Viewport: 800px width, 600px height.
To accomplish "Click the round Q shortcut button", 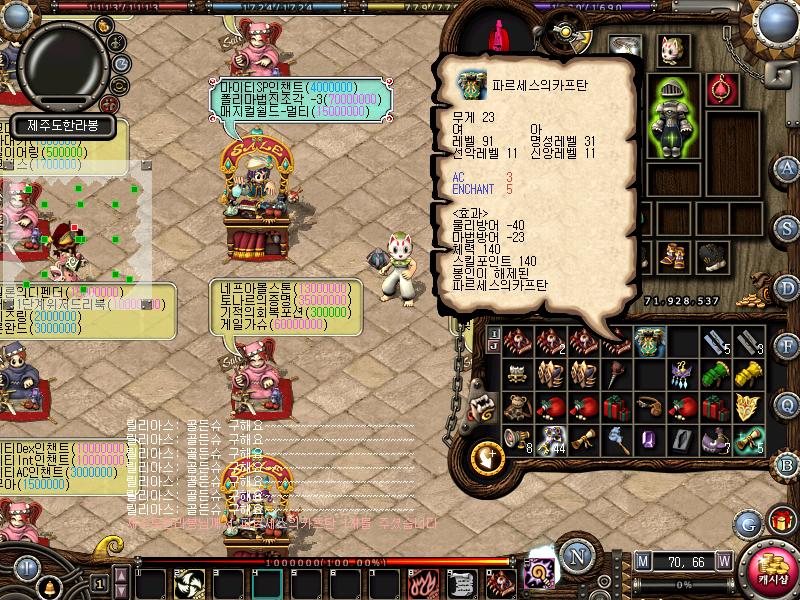I will [787, 404].
